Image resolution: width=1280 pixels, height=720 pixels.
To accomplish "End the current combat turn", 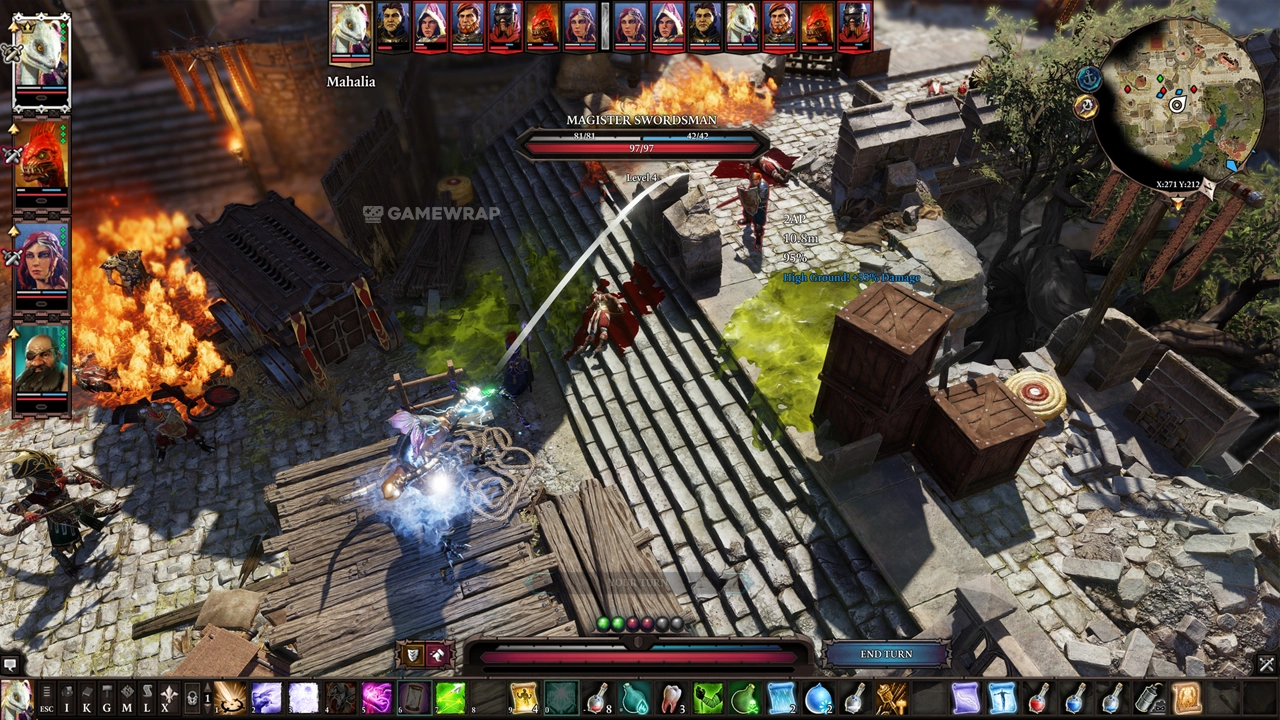I will (x=886, y=654).
